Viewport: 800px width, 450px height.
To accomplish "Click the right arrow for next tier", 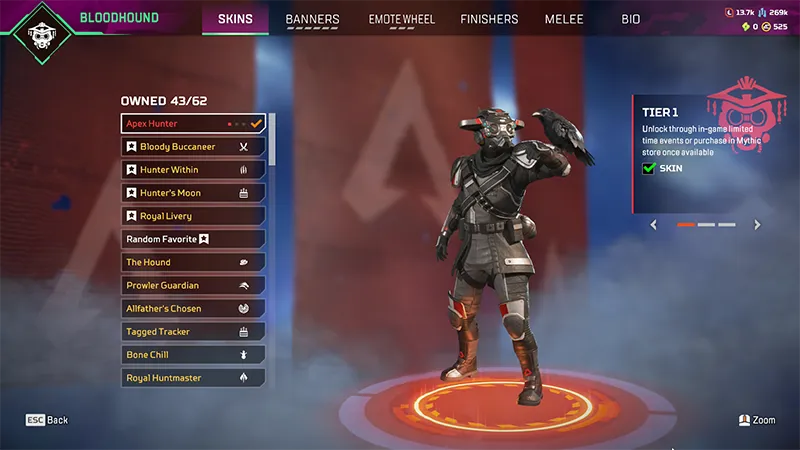I will point(757,225).
